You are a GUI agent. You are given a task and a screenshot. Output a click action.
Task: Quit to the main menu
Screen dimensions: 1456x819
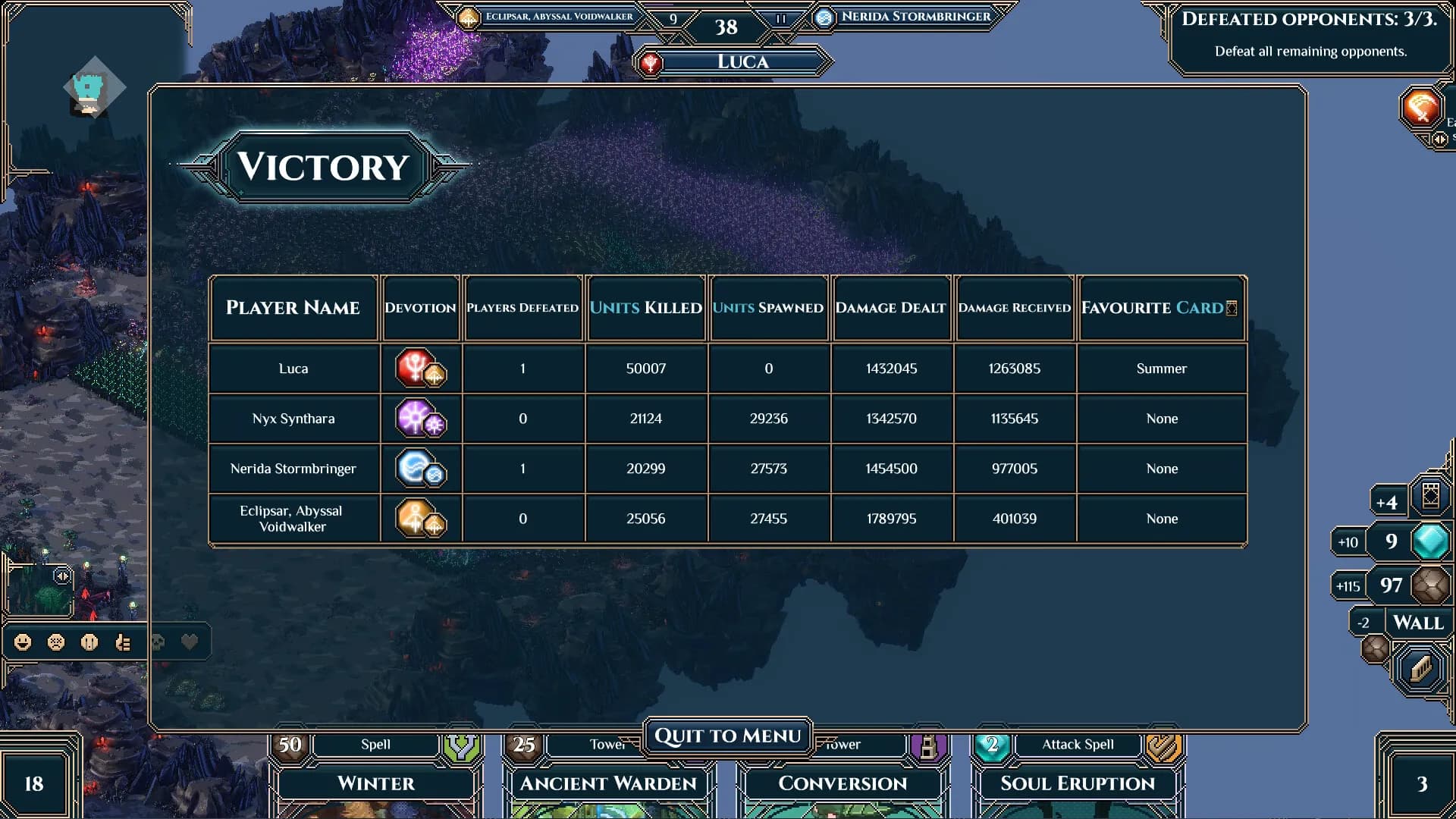pyautogui.click(x=727, y=736)
